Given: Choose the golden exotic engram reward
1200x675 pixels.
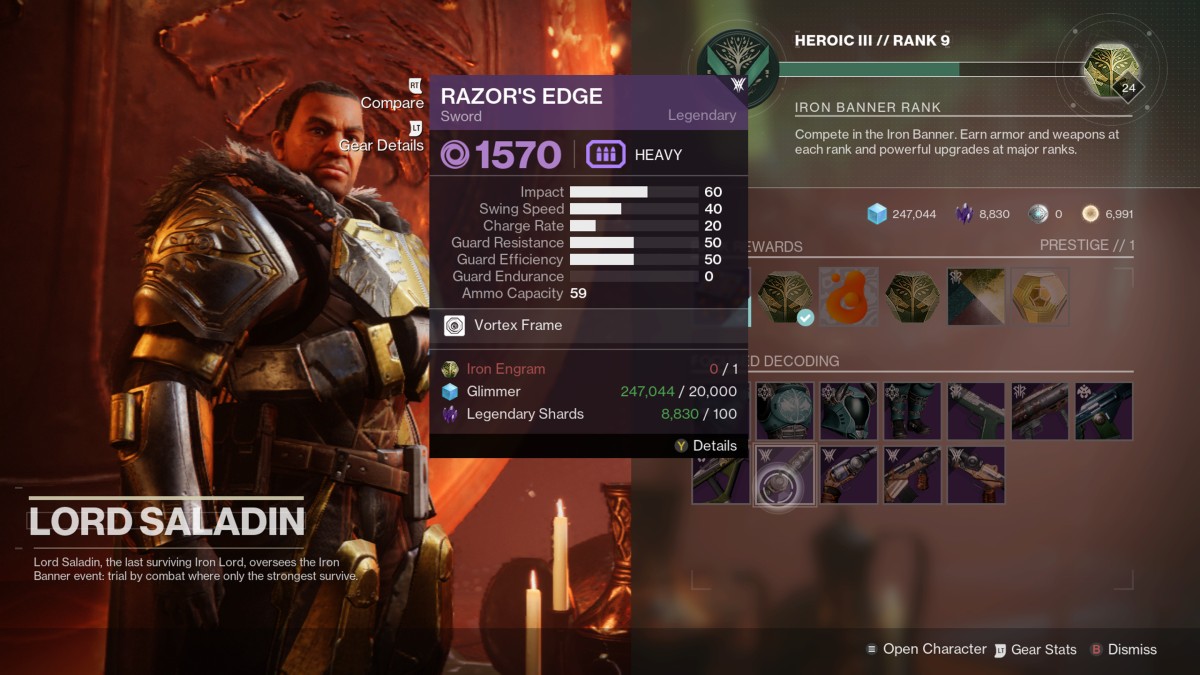Looking at the screenshot, I should pos(1040,296).
